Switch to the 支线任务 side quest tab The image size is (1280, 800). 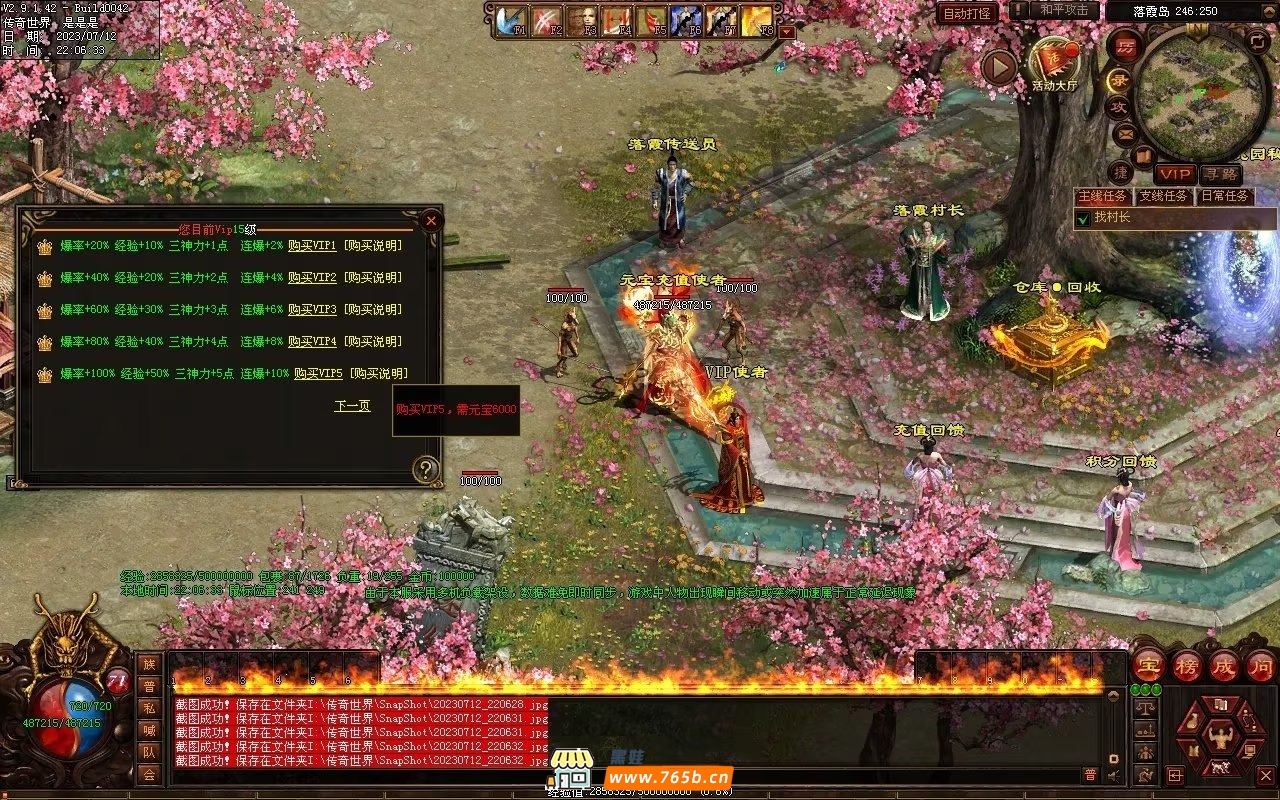(x=1164, y=196)
